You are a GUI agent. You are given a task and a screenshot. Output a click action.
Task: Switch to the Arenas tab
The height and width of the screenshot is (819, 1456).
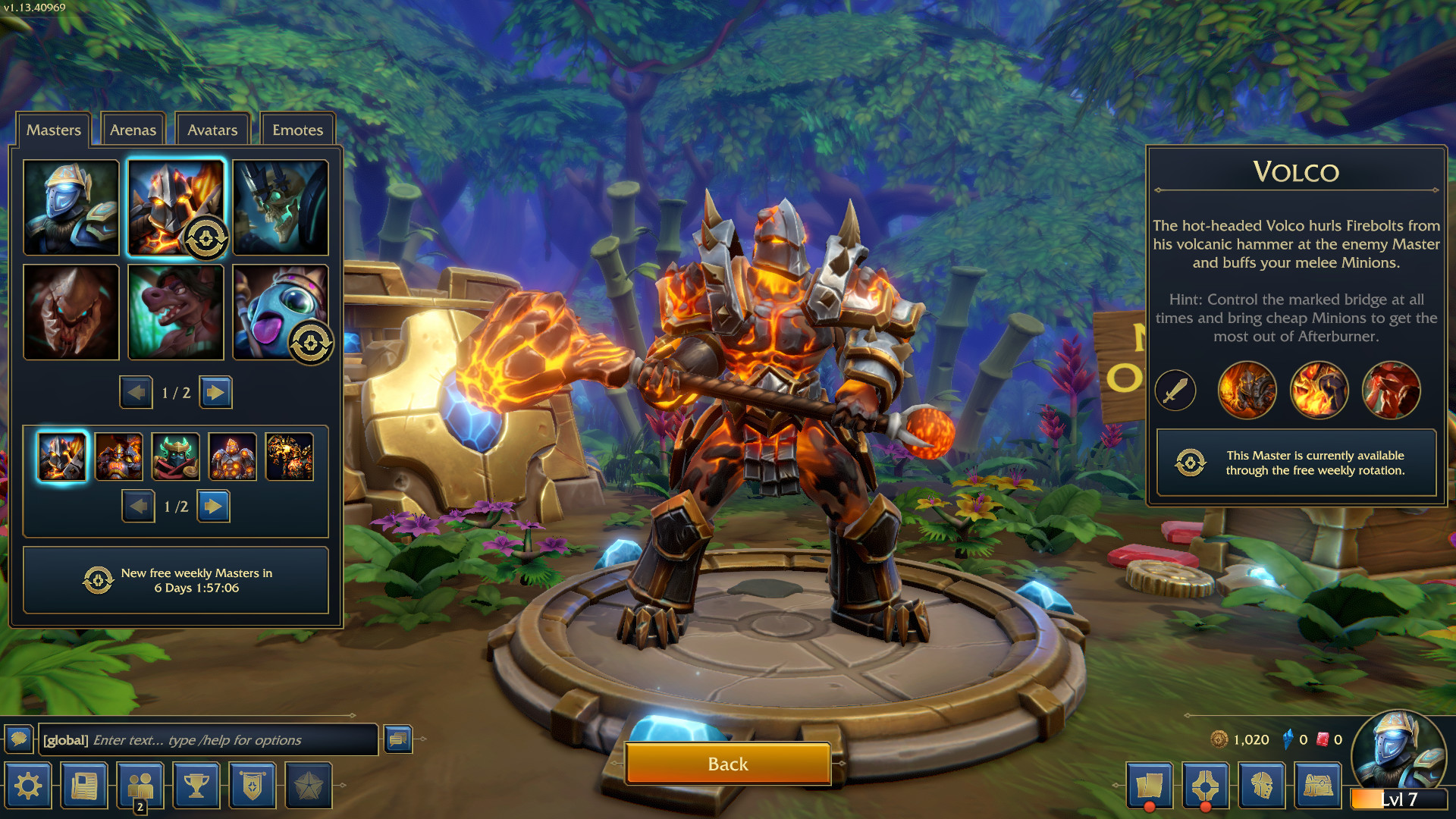pyautogui.click(x=133, y=130)
